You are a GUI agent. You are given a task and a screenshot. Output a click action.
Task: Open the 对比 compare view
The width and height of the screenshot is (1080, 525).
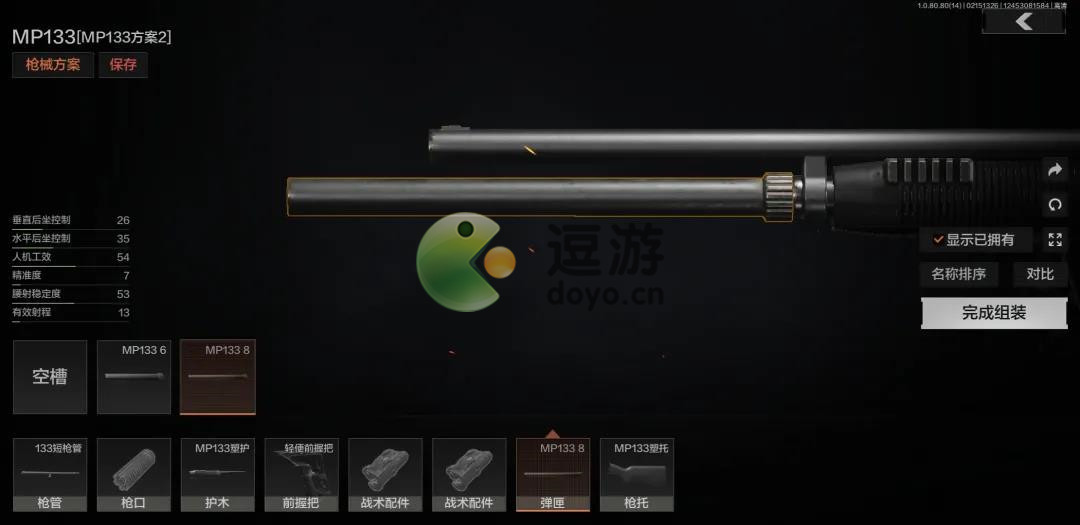point(1040,274)
